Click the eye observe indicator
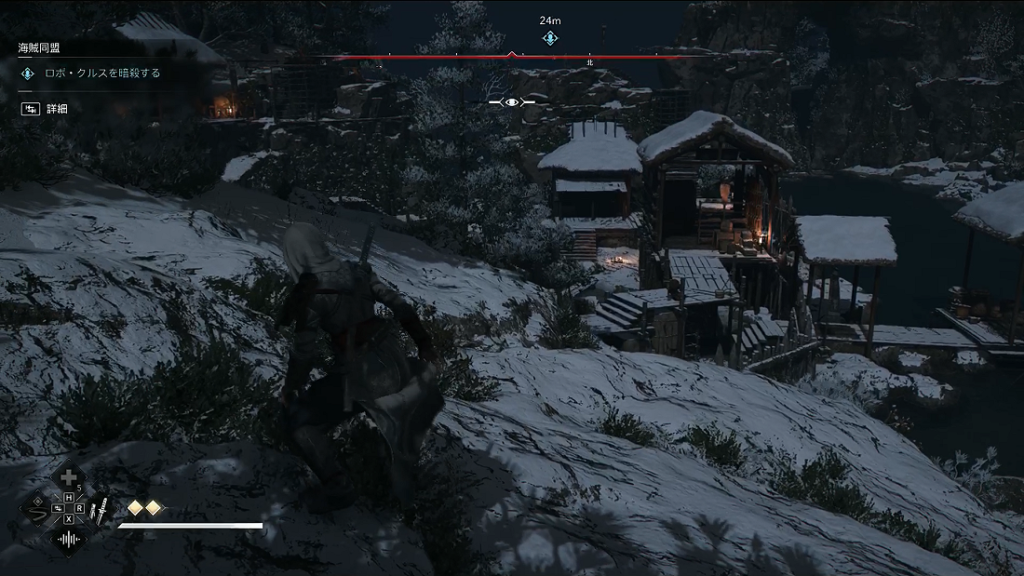1024x576 pixels. point(512,102)
